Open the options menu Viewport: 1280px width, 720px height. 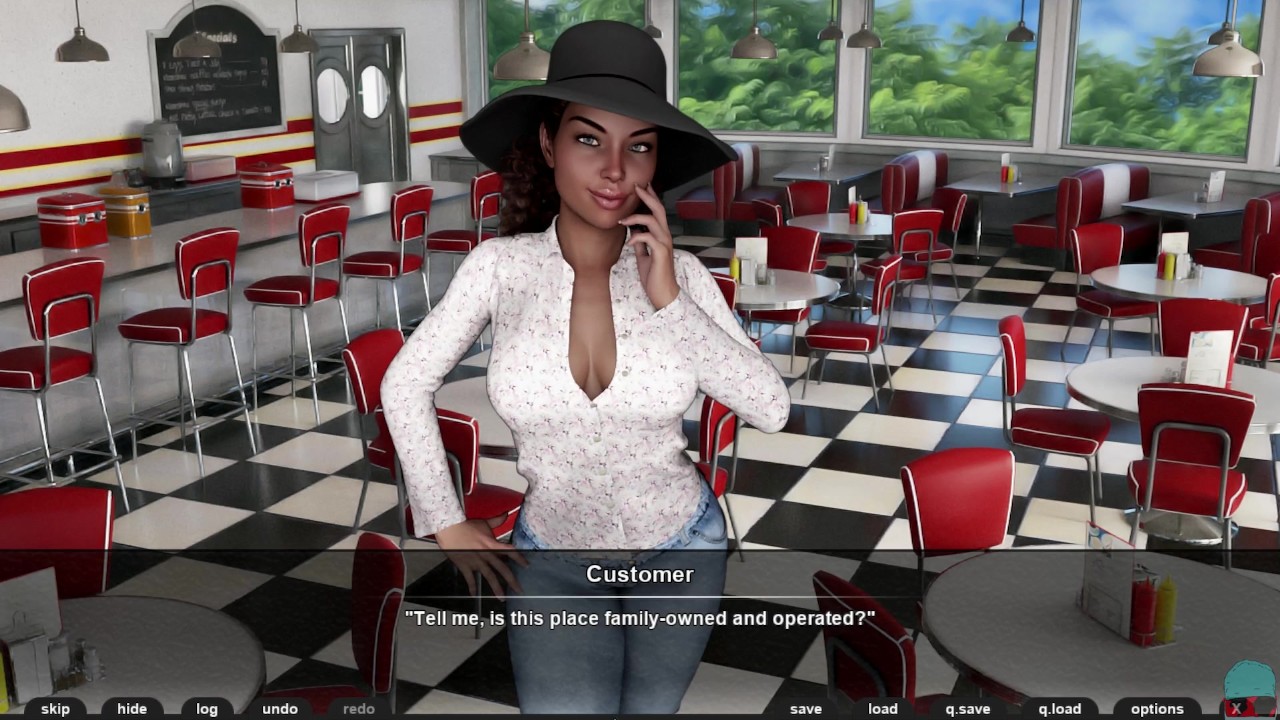1157,708
